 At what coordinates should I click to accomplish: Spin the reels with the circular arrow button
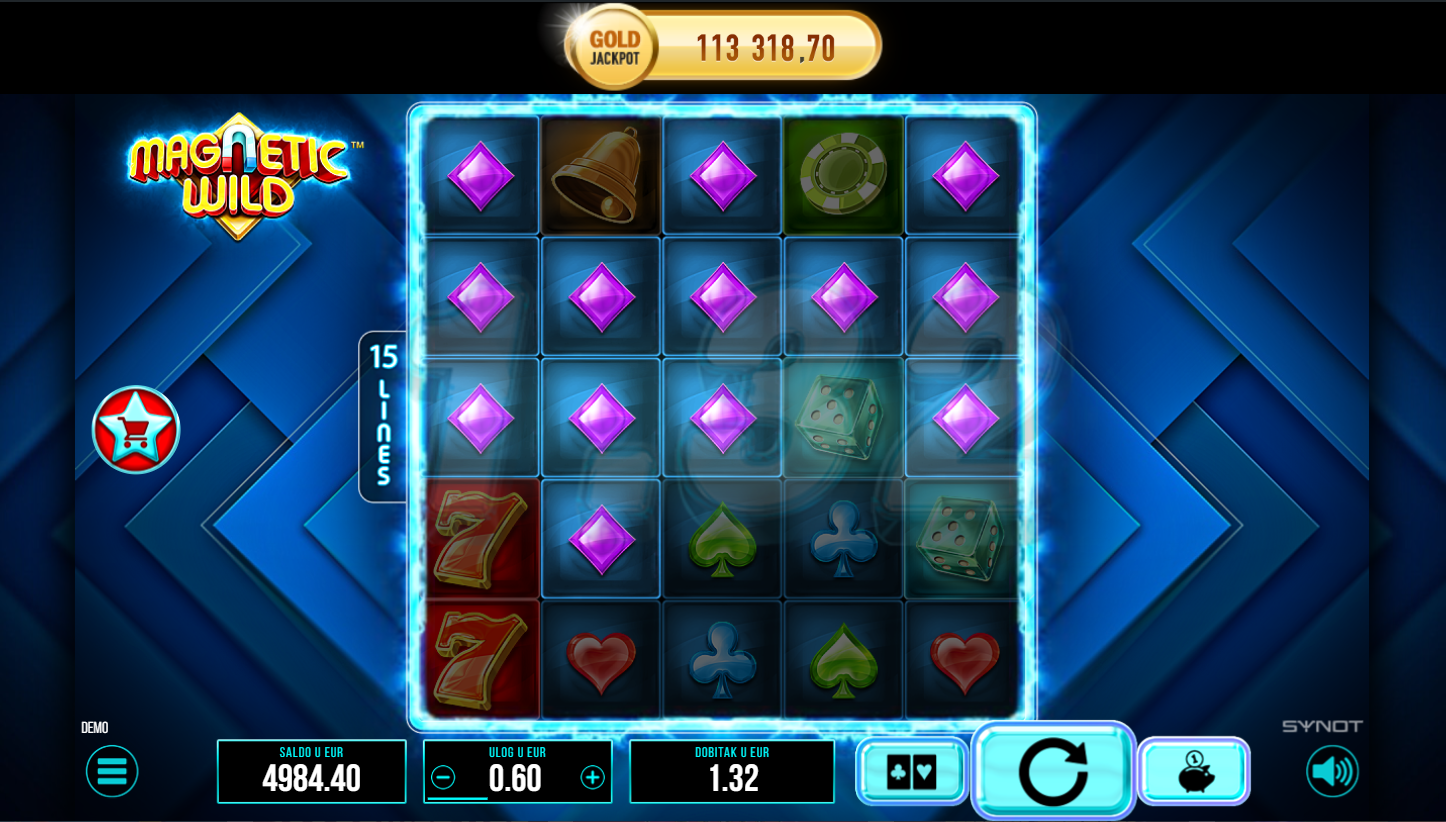tap(1053, 771)
